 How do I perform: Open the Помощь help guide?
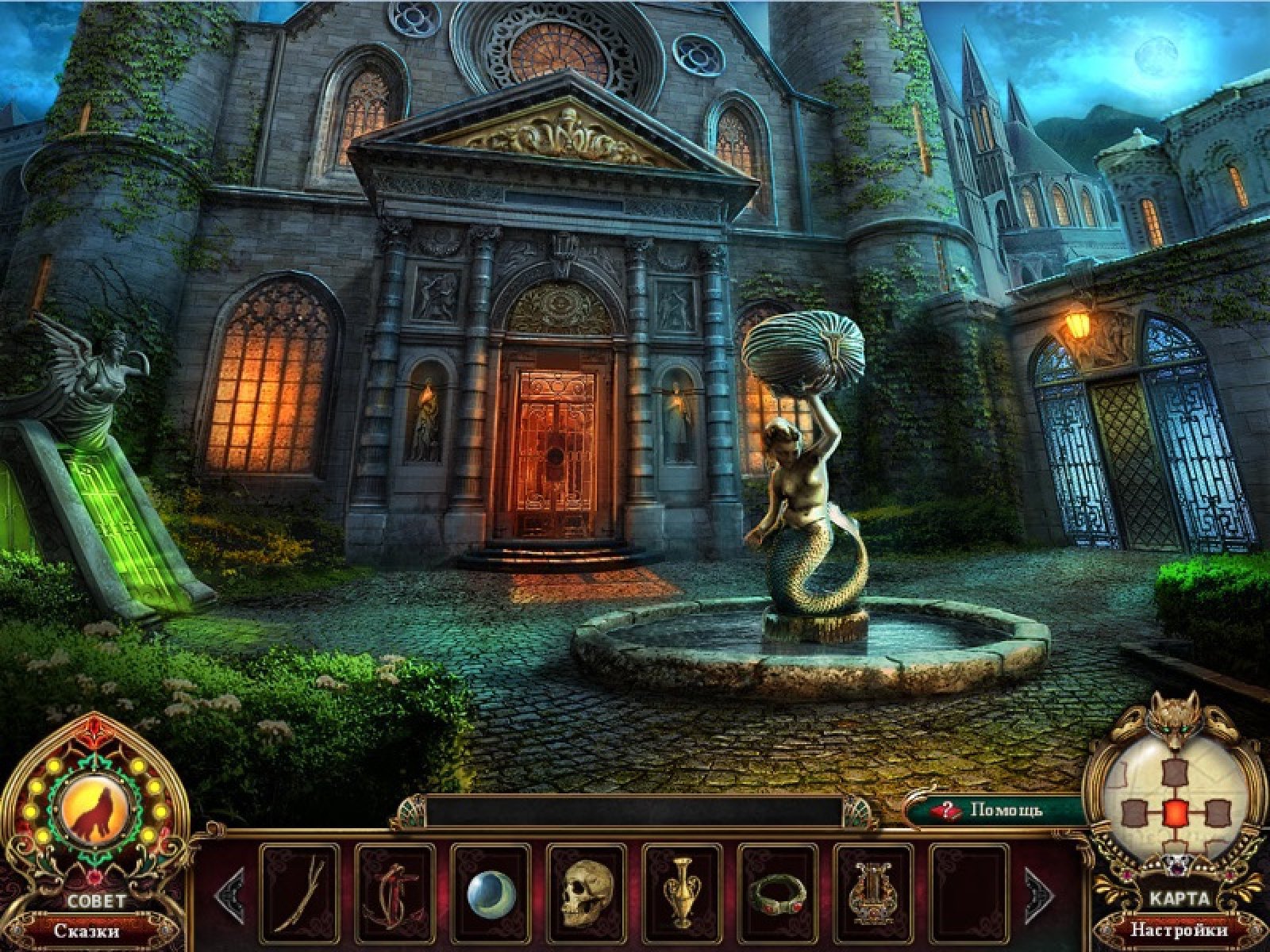(999, 810)
